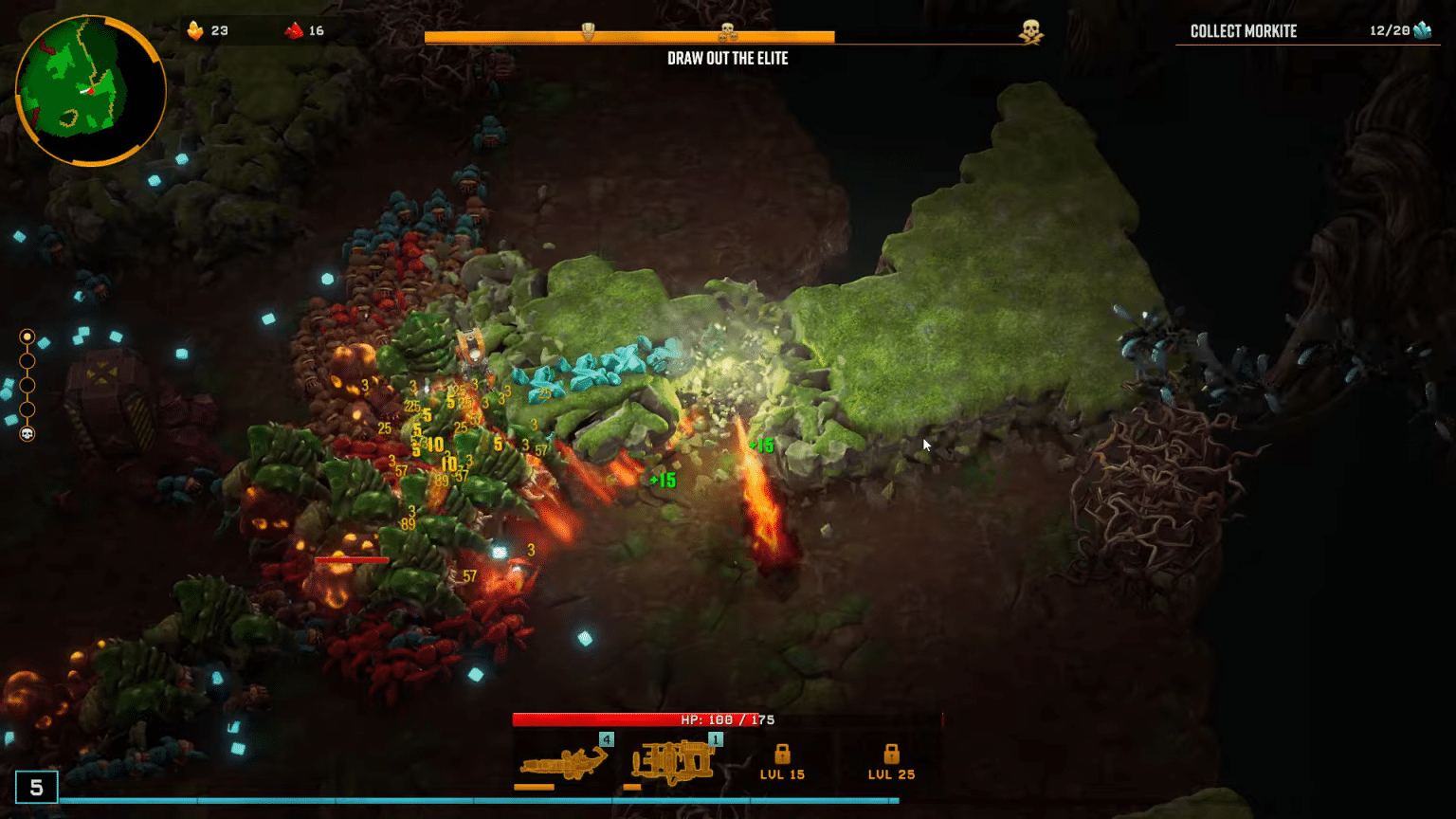Expand the objective panel labeled COLLECT MORKITE
Screen dimensions: 1456x819
tap(1306, 30)
